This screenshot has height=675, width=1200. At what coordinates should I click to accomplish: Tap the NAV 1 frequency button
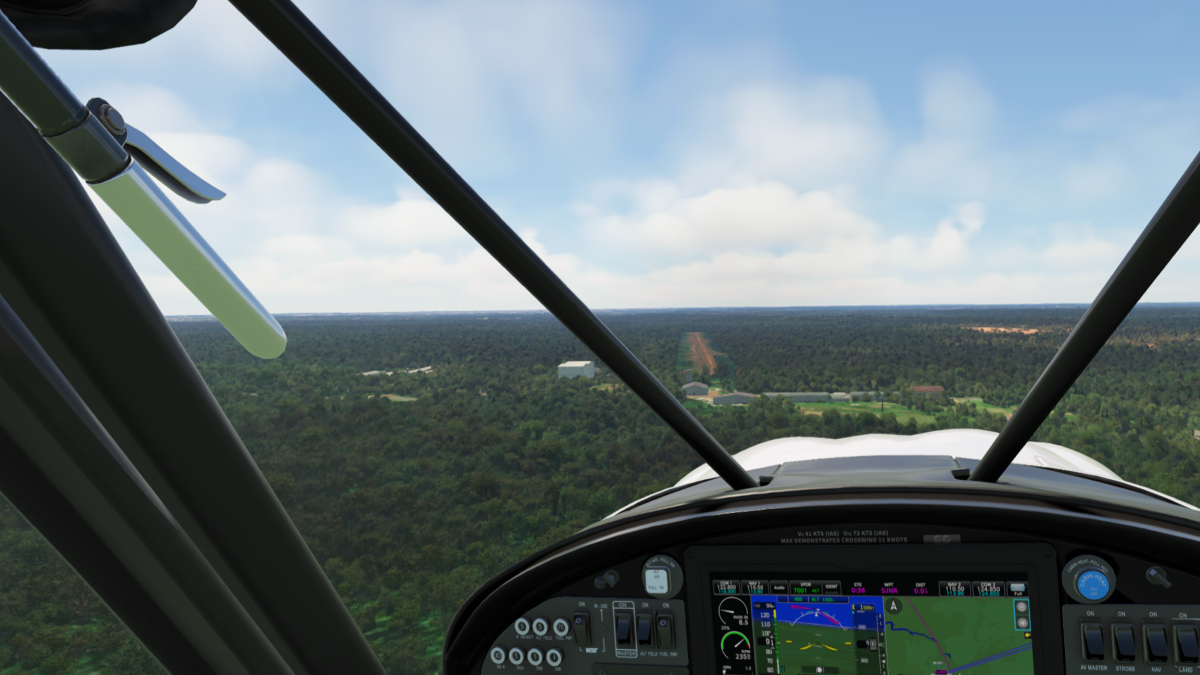tap(756, 588)
